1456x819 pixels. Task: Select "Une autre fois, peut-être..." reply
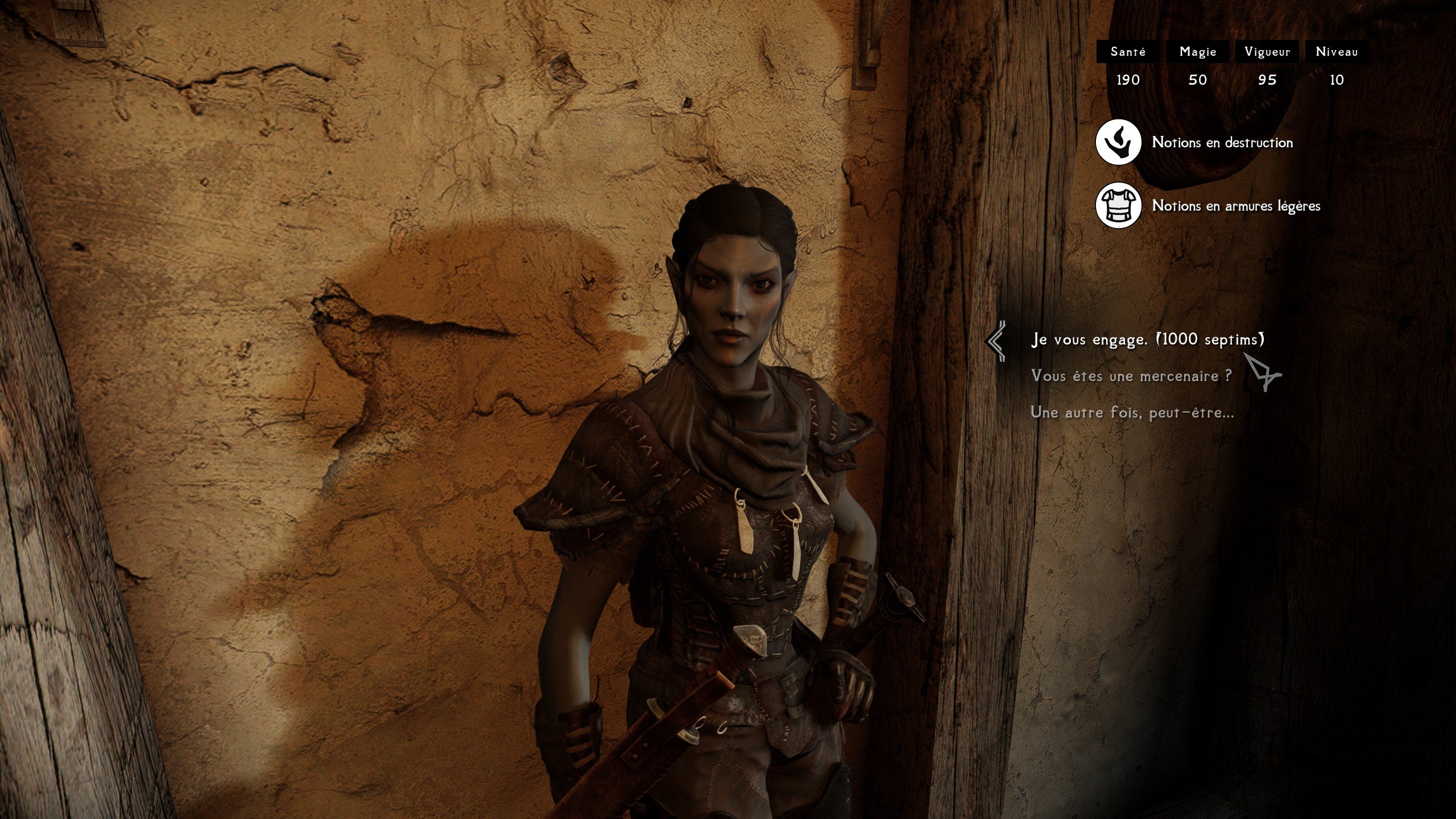click(x=1132, y=412)
